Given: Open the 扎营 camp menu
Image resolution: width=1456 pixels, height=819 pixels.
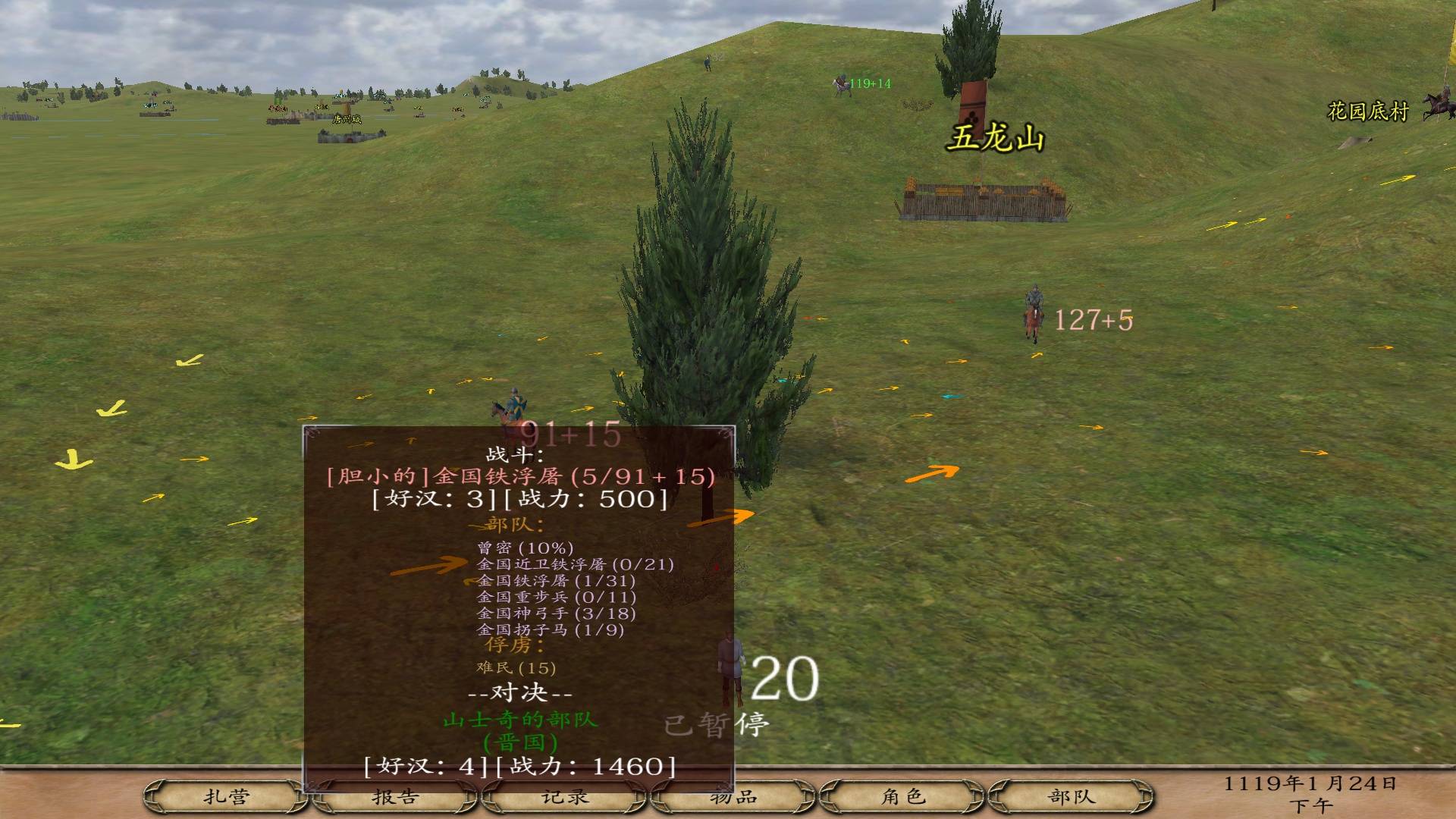Looking at the screenshot, I should [x=226, y=797].
